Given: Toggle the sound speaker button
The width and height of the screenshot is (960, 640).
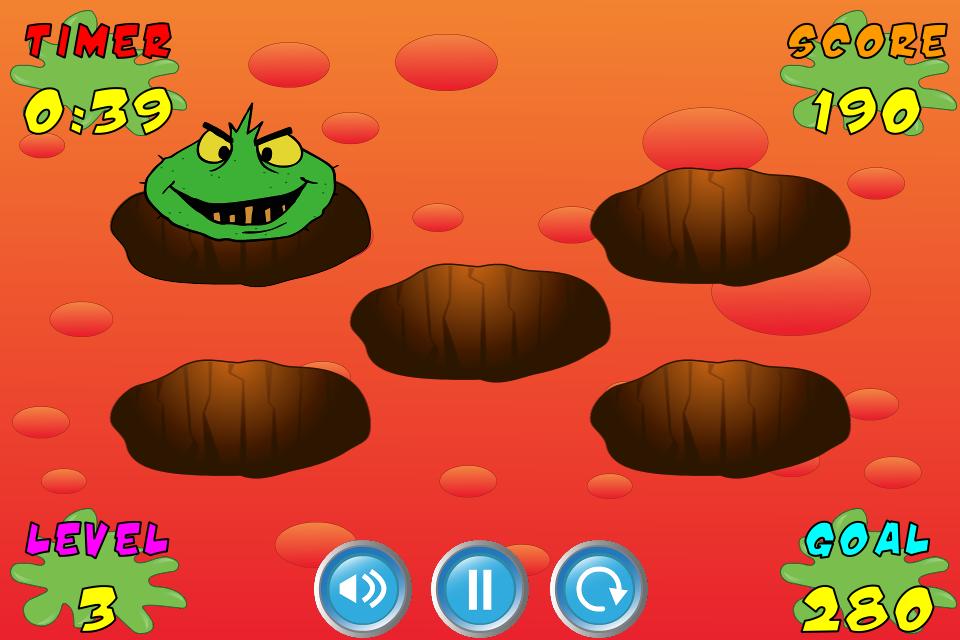Looking at the screenshot, I should 362,588.
